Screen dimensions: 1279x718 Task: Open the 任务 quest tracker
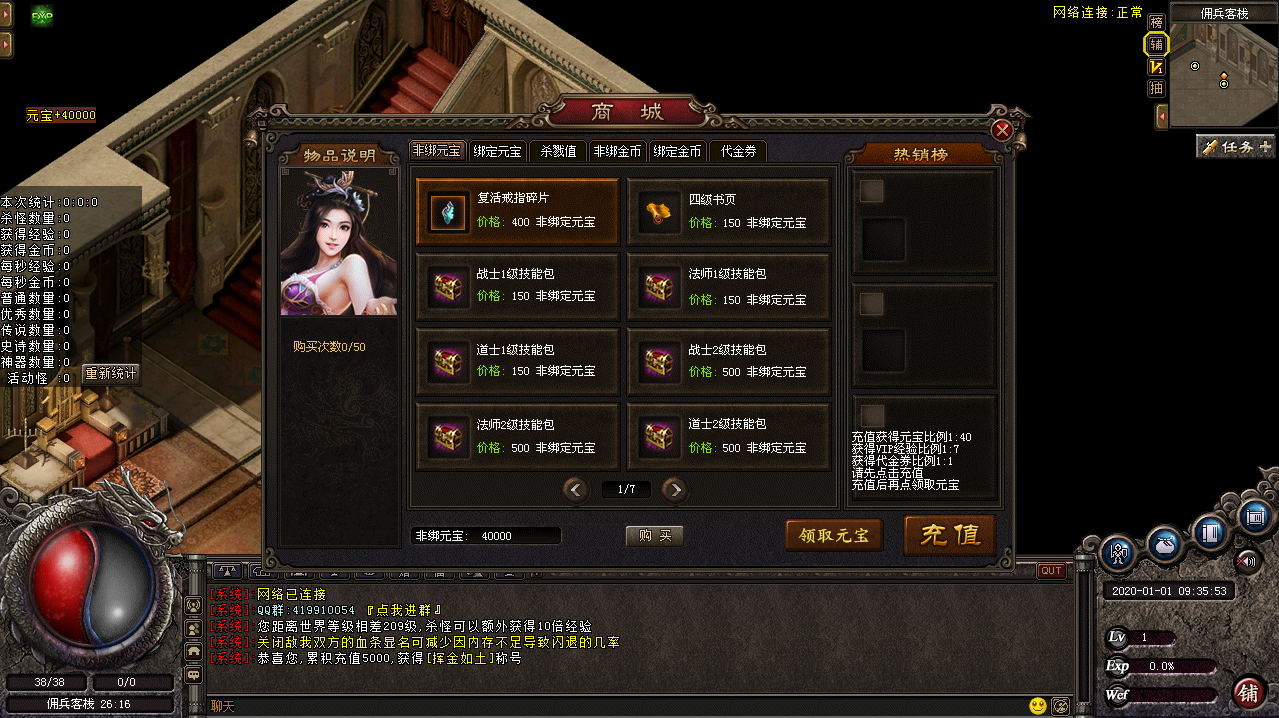coord(1236,147)
